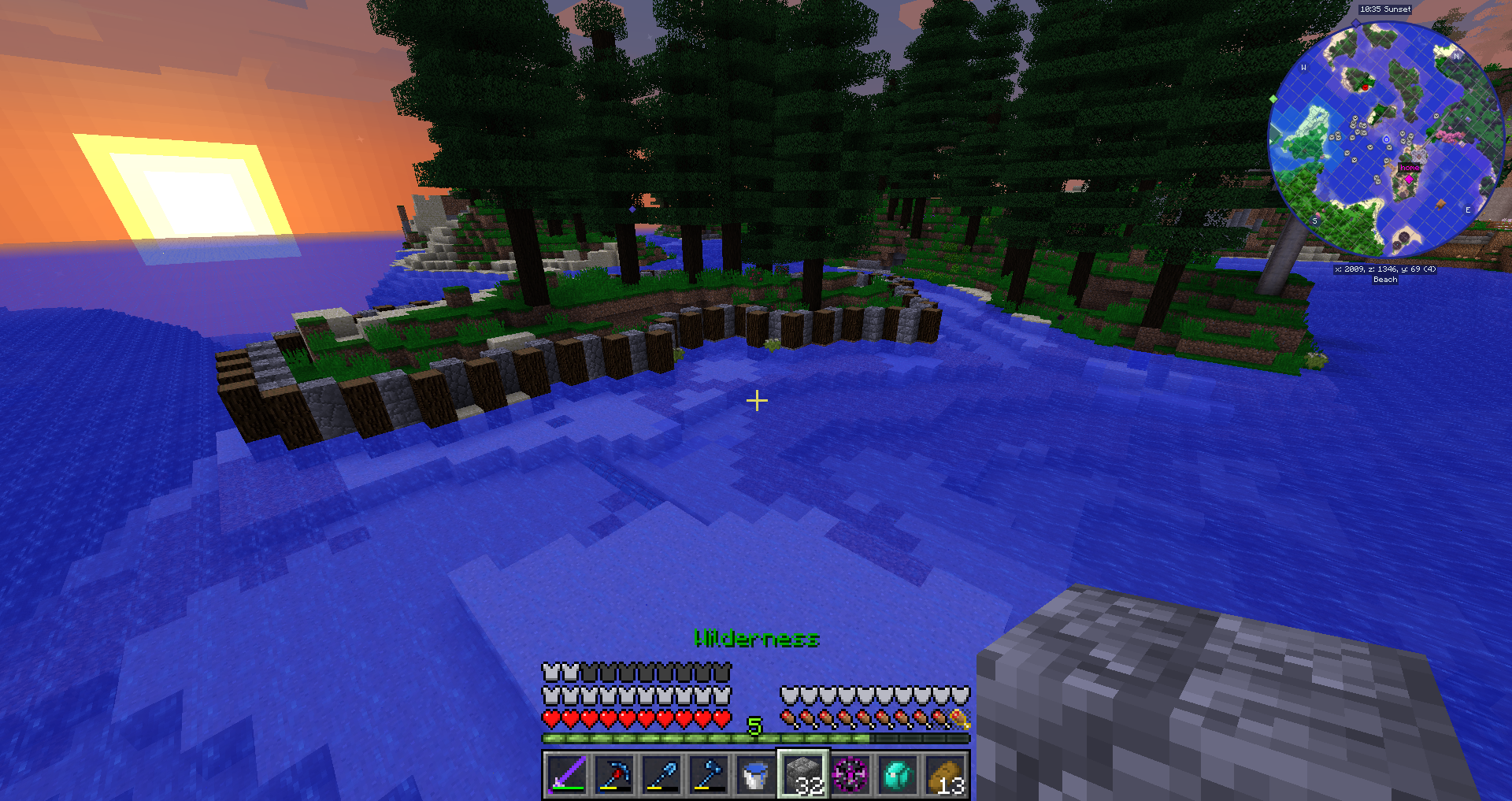Screen dimensions: 1512x801
Task: Choose the blue shovel in the hotbar
Action: (x=661, y=775)
